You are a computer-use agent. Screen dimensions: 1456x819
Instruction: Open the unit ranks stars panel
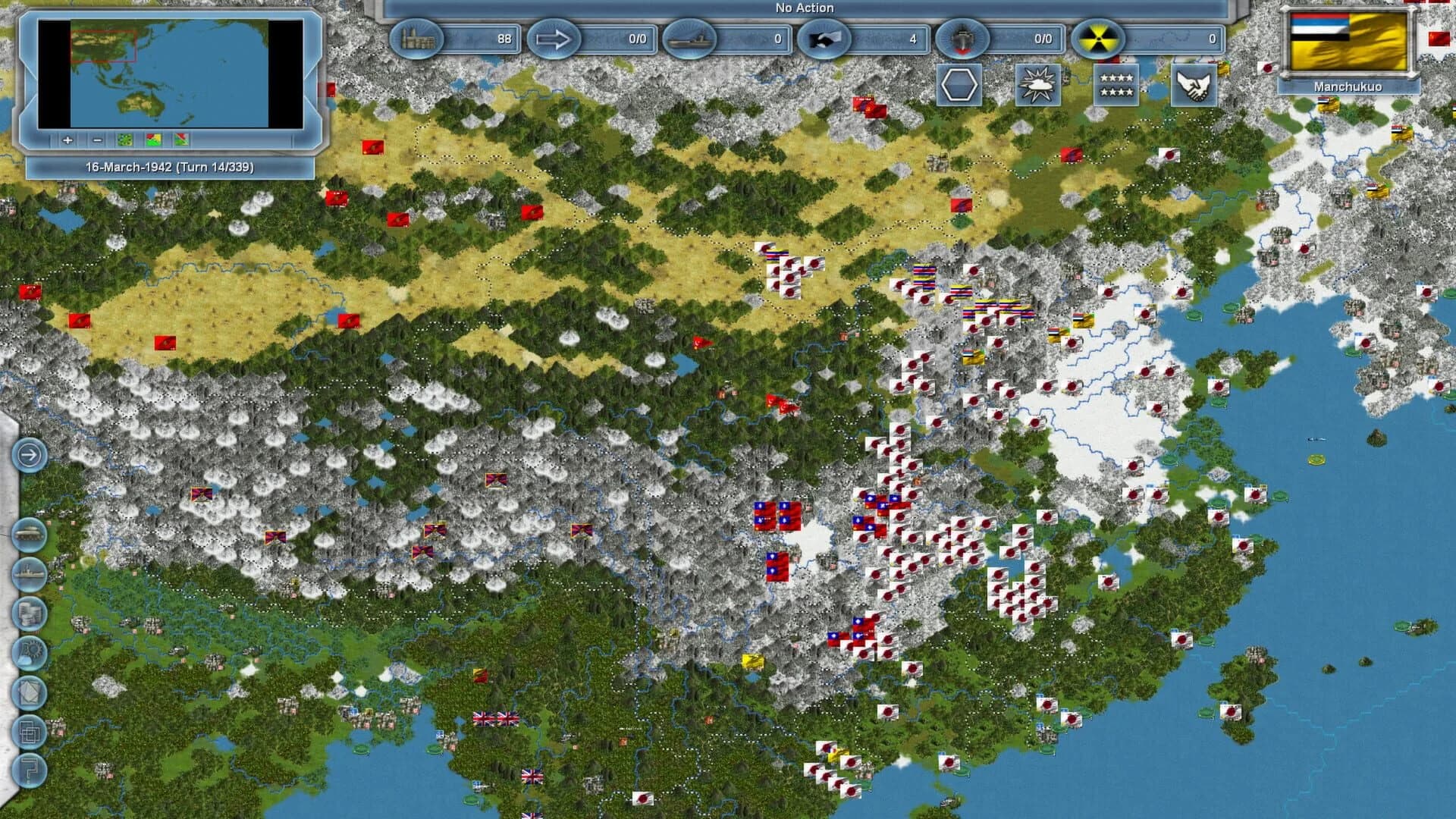click(1116, 86)
